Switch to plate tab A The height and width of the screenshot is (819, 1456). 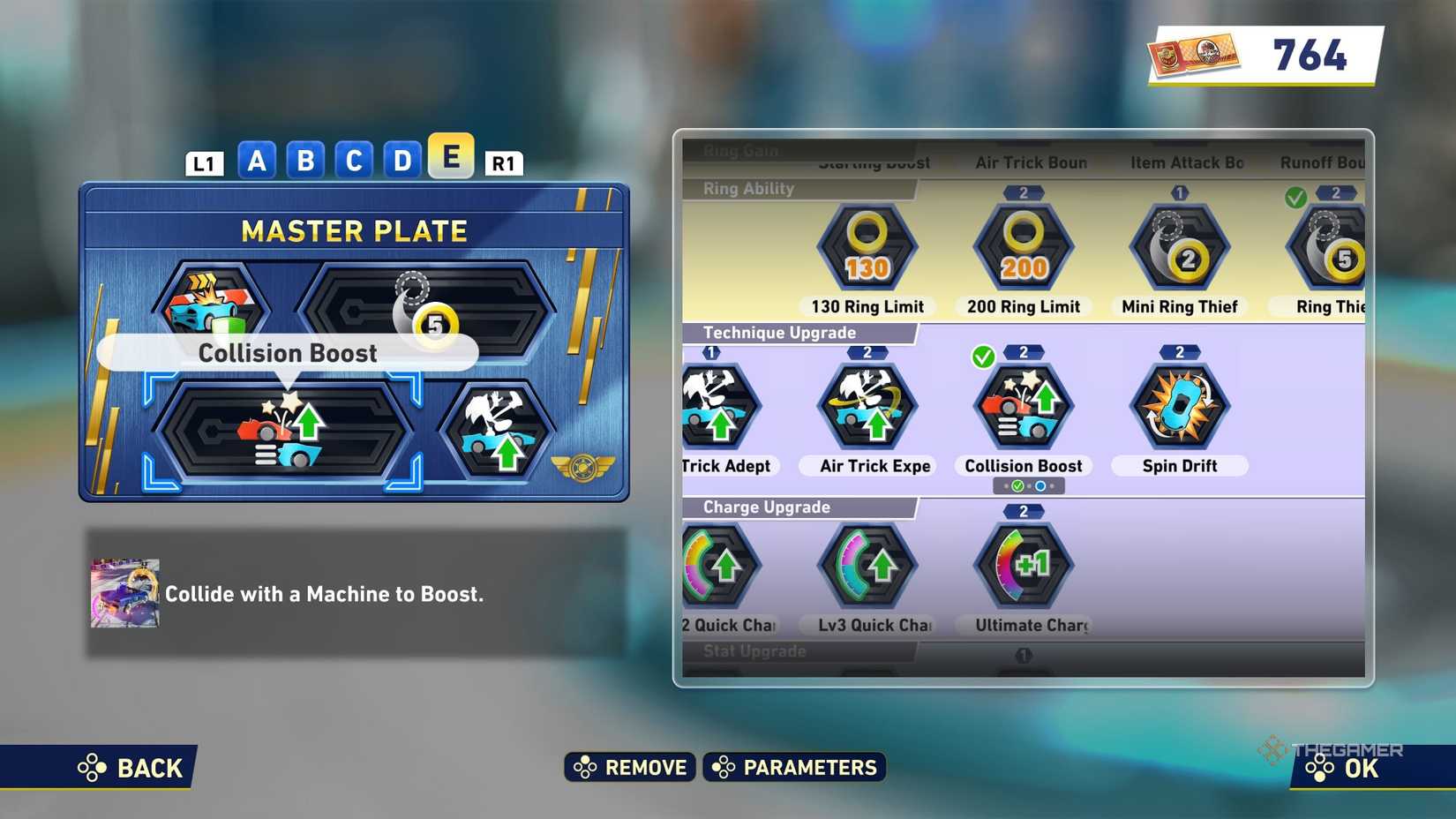(x=257, y=160)
